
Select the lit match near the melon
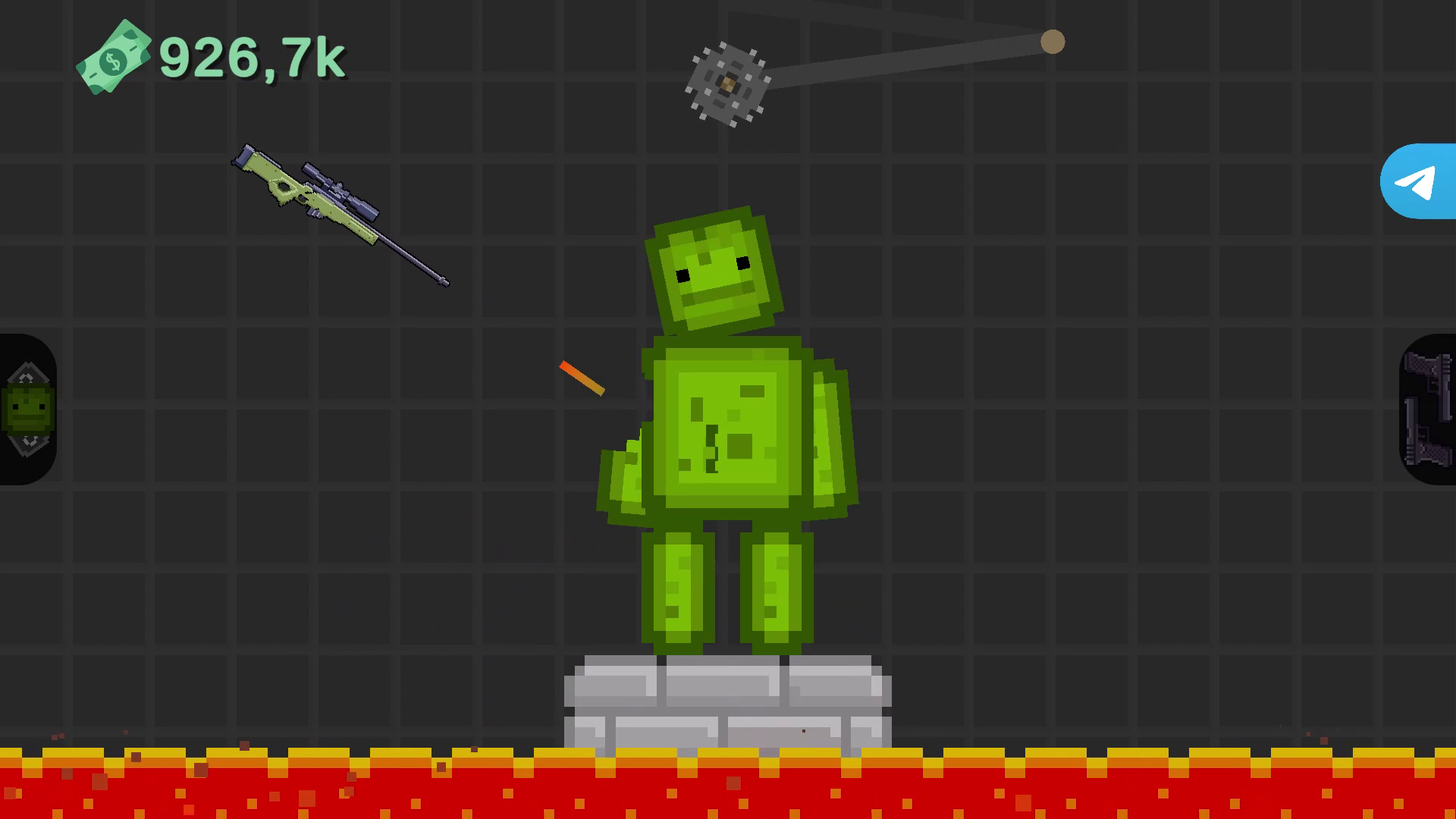tap(582, 378)
